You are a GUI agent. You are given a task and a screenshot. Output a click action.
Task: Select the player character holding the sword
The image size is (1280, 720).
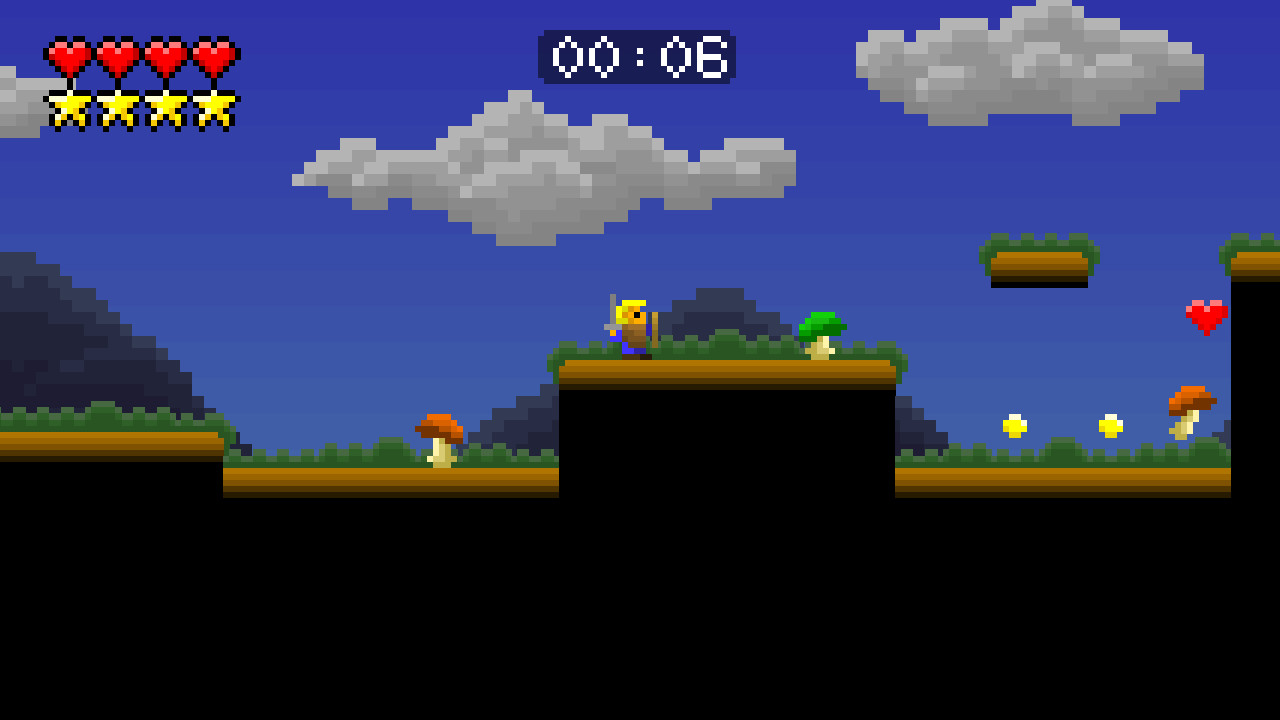(632, 327)
